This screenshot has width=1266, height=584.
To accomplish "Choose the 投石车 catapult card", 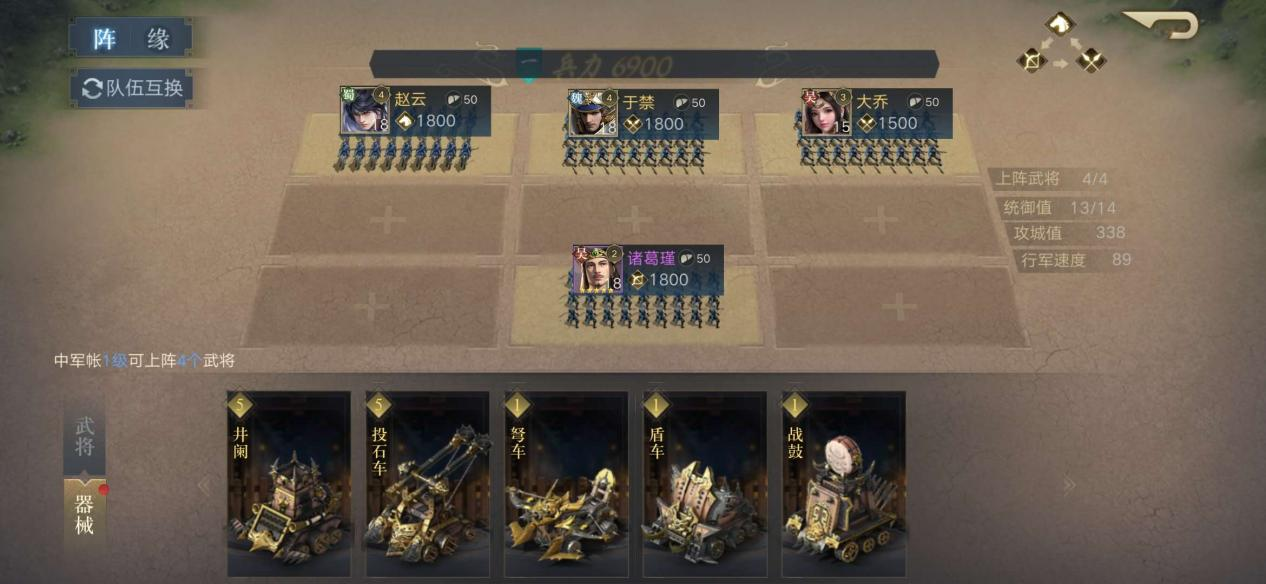I will pos(427,484).
